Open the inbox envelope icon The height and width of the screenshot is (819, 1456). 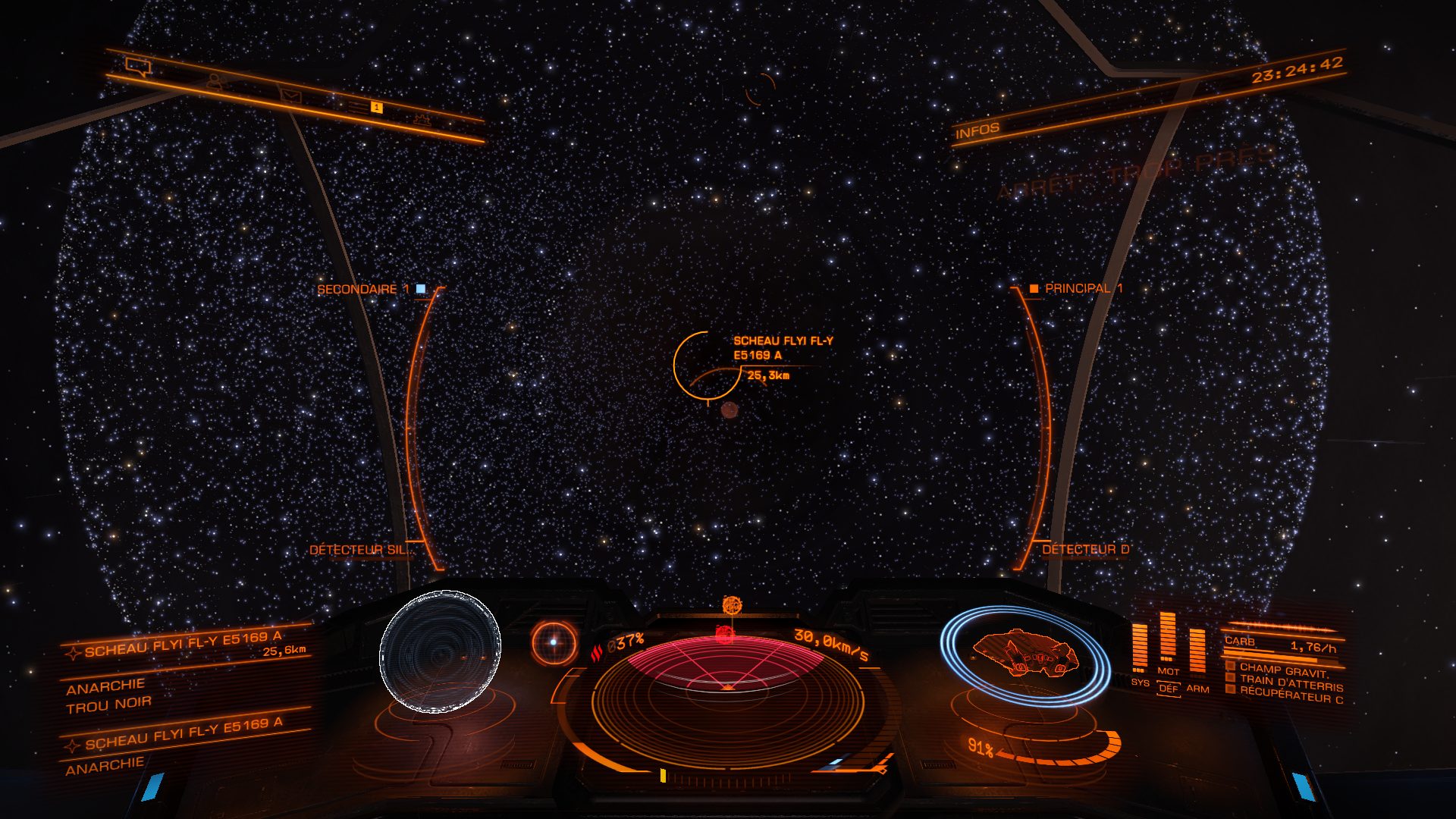290,95
